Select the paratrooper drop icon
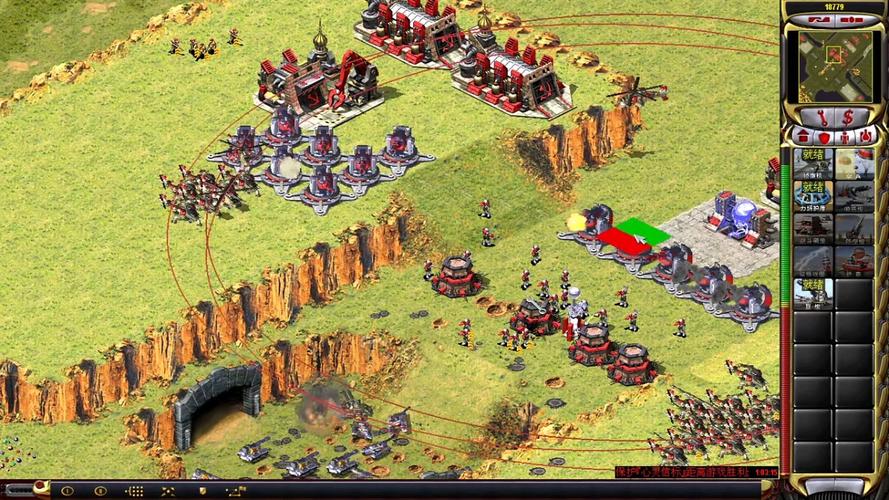The width and height of the screenshot is (889, 500). click(853, 162)
